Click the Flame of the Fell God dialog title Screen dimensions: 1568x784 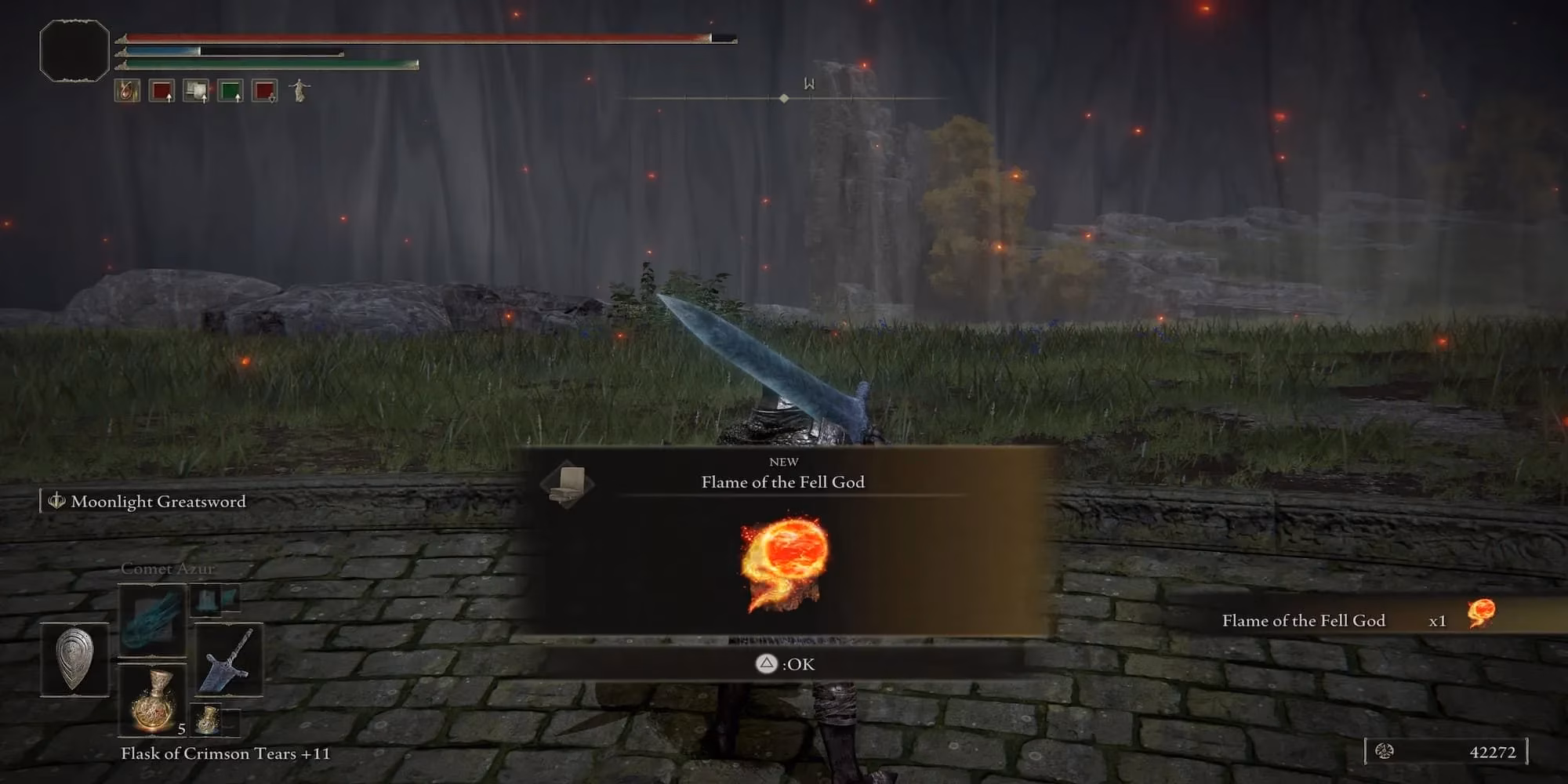pyautogui.click(x=783, y=482)
